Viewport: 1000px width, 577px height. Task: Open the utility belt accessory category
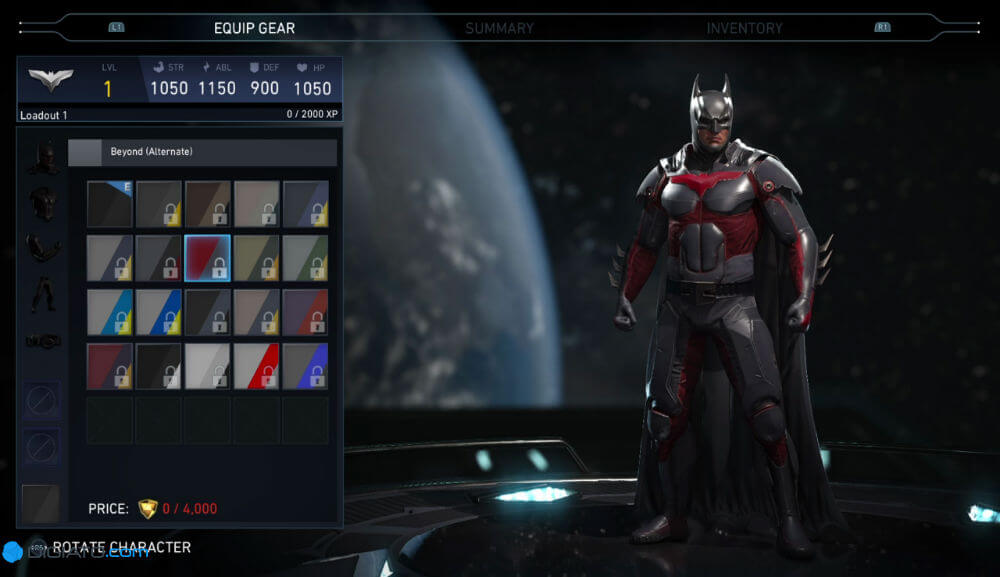point(42,341)
